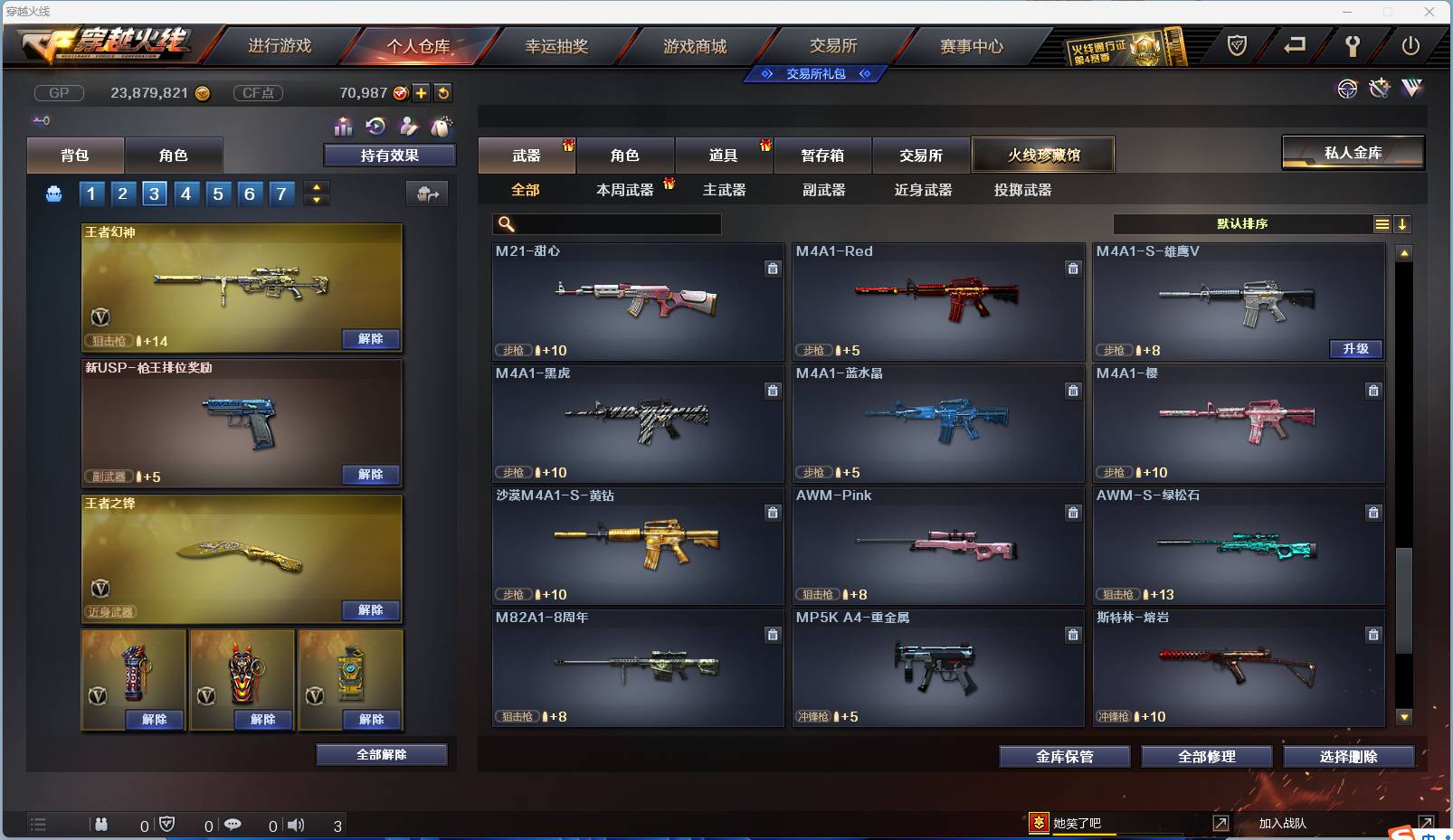Screen dimensions: 1453x840
Task: Mute the speaker icon in the bottom bar
Action: [297, 825]
